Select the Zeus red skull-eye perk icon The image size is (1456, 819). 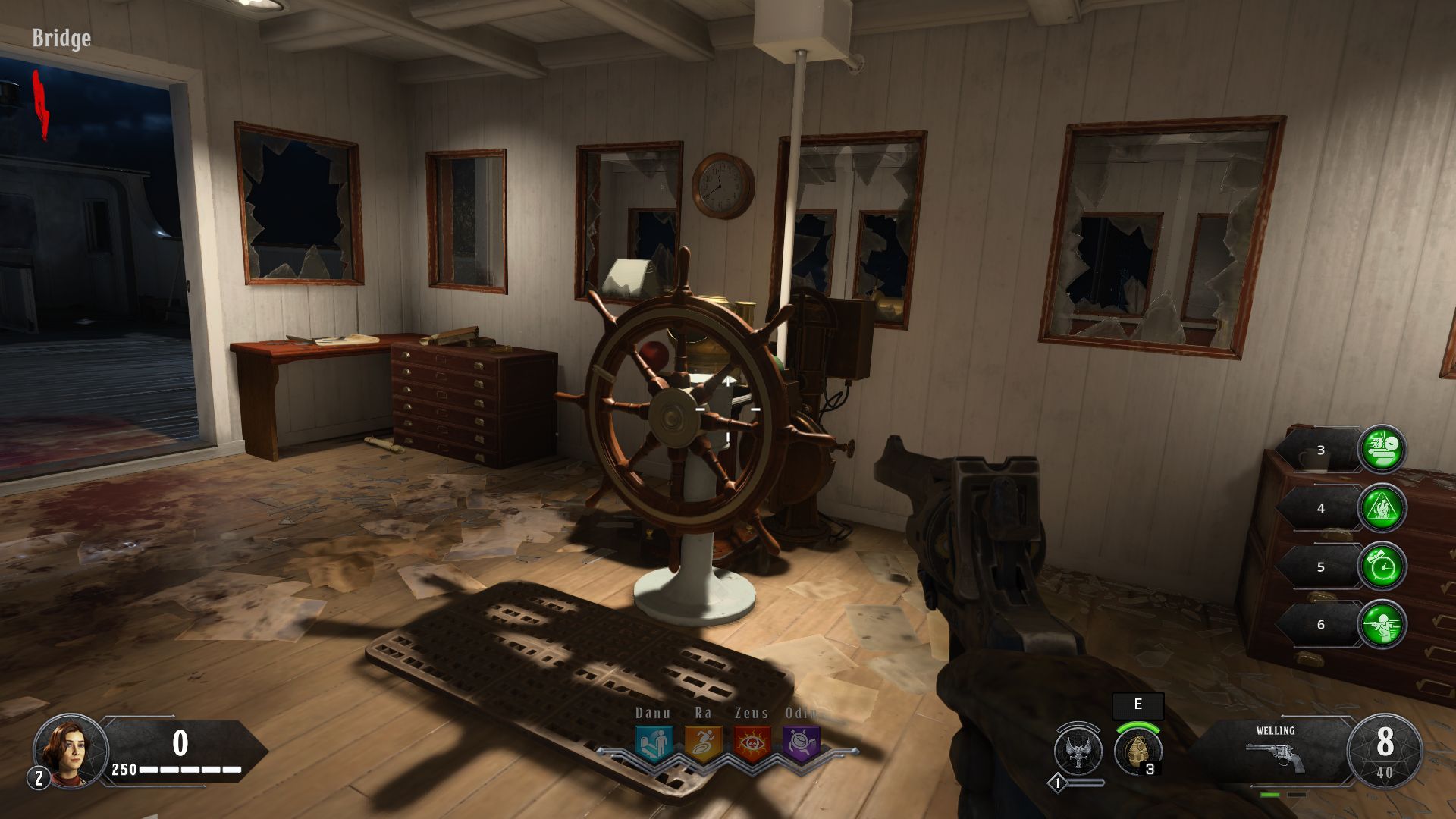752,745
